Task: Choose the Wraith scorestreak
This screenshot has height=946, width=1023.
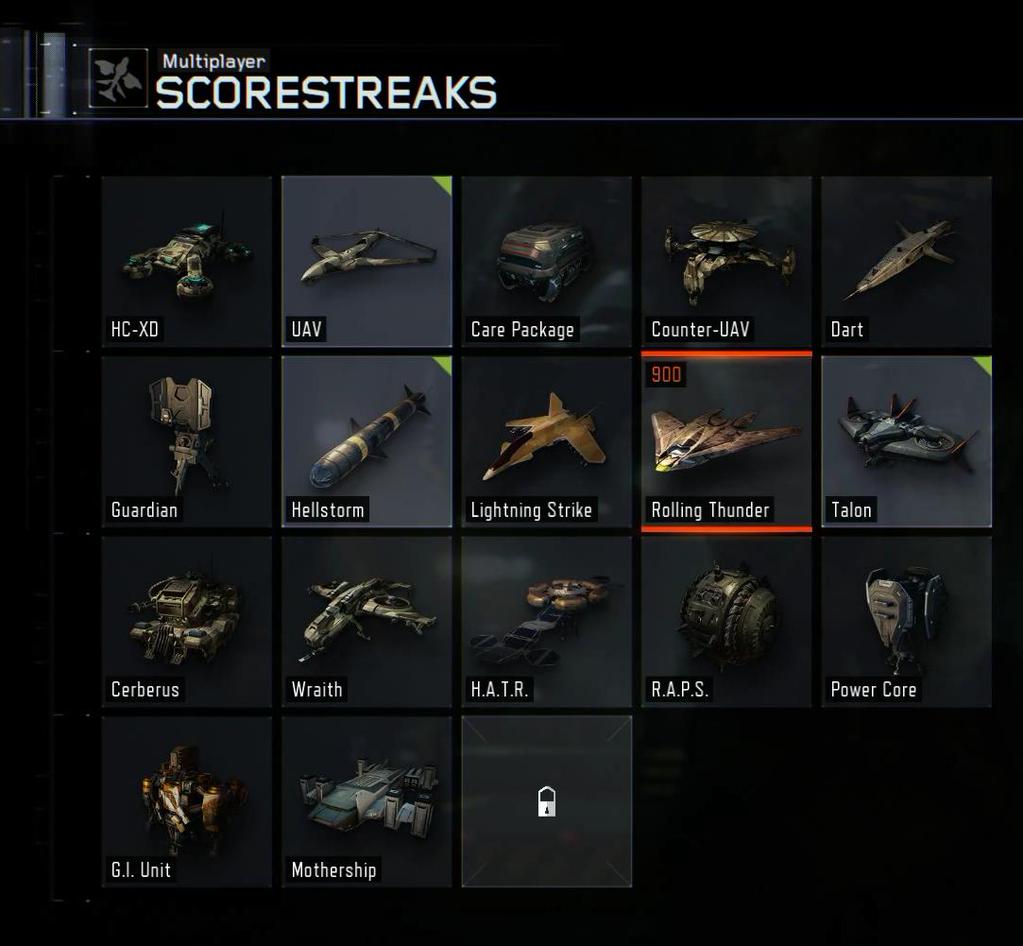Action: (367, 621)
